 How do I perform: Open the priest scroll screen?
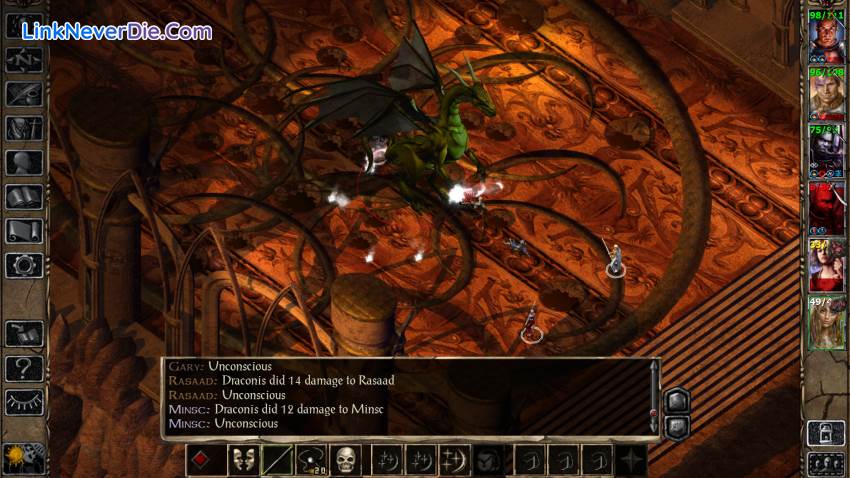pyautogui.click(x=23, y=231)
